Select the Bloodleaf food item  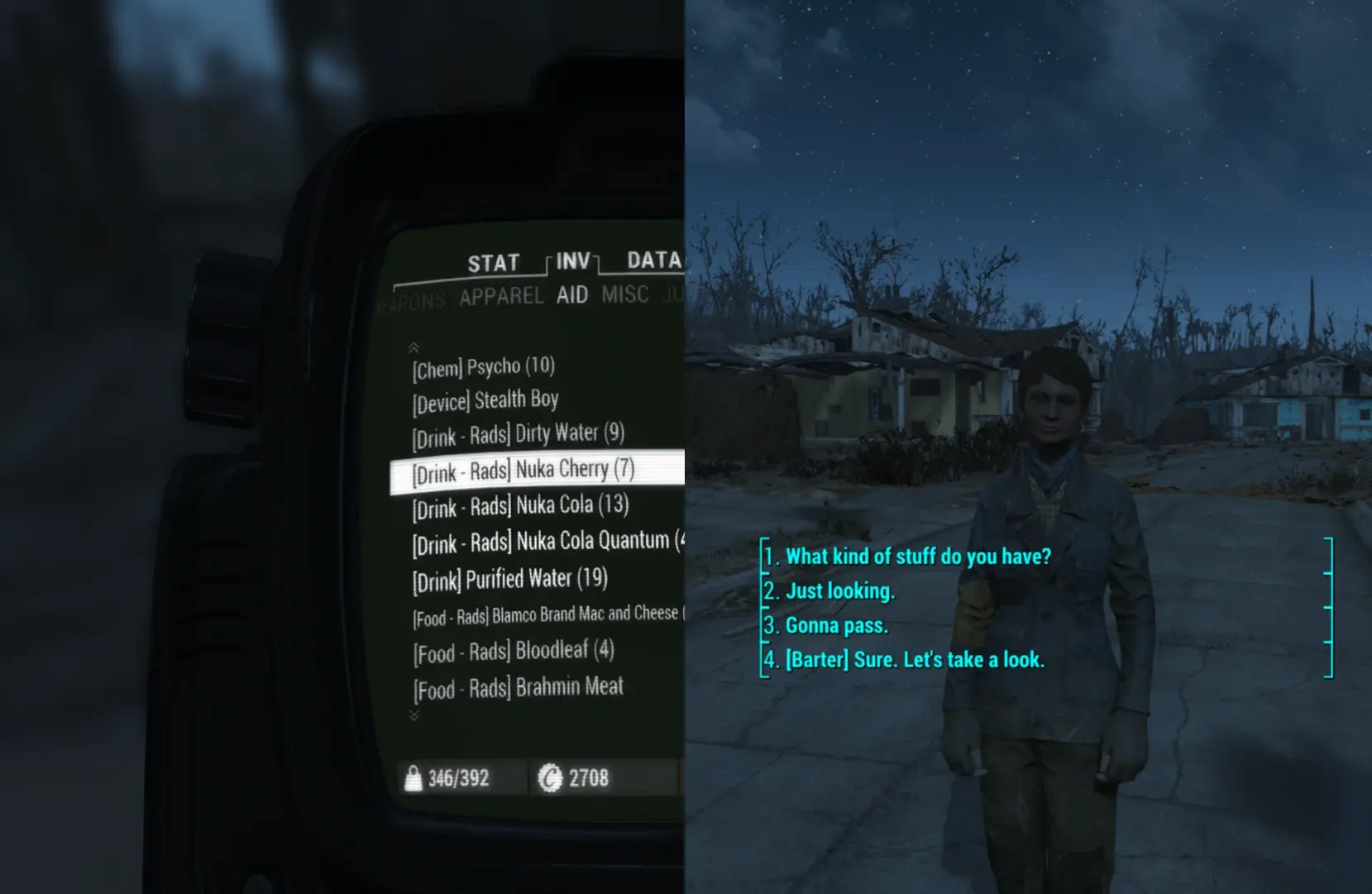click(514, 652)
